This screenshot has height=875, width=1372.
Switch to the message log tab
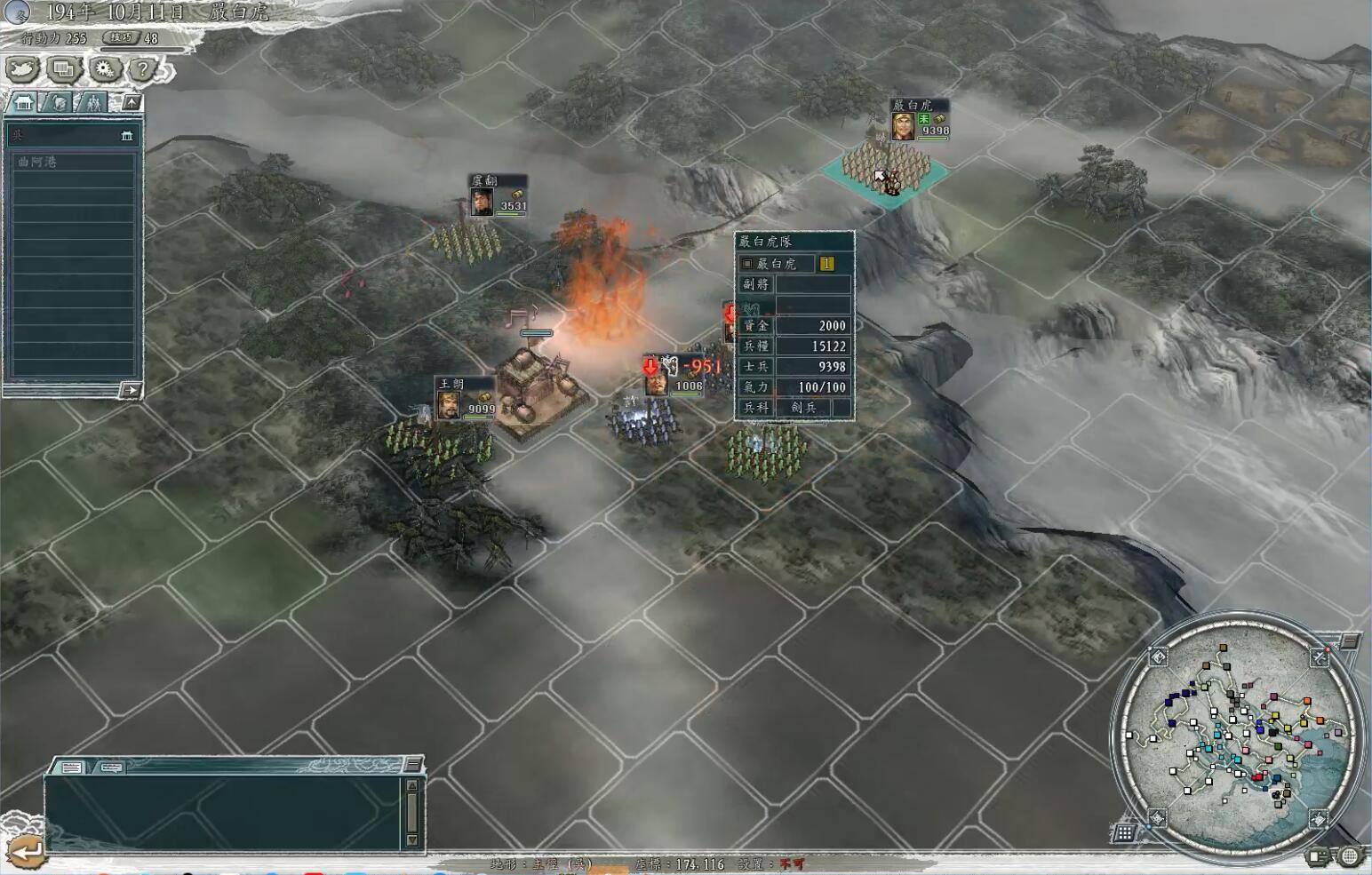tap(72, 767)
